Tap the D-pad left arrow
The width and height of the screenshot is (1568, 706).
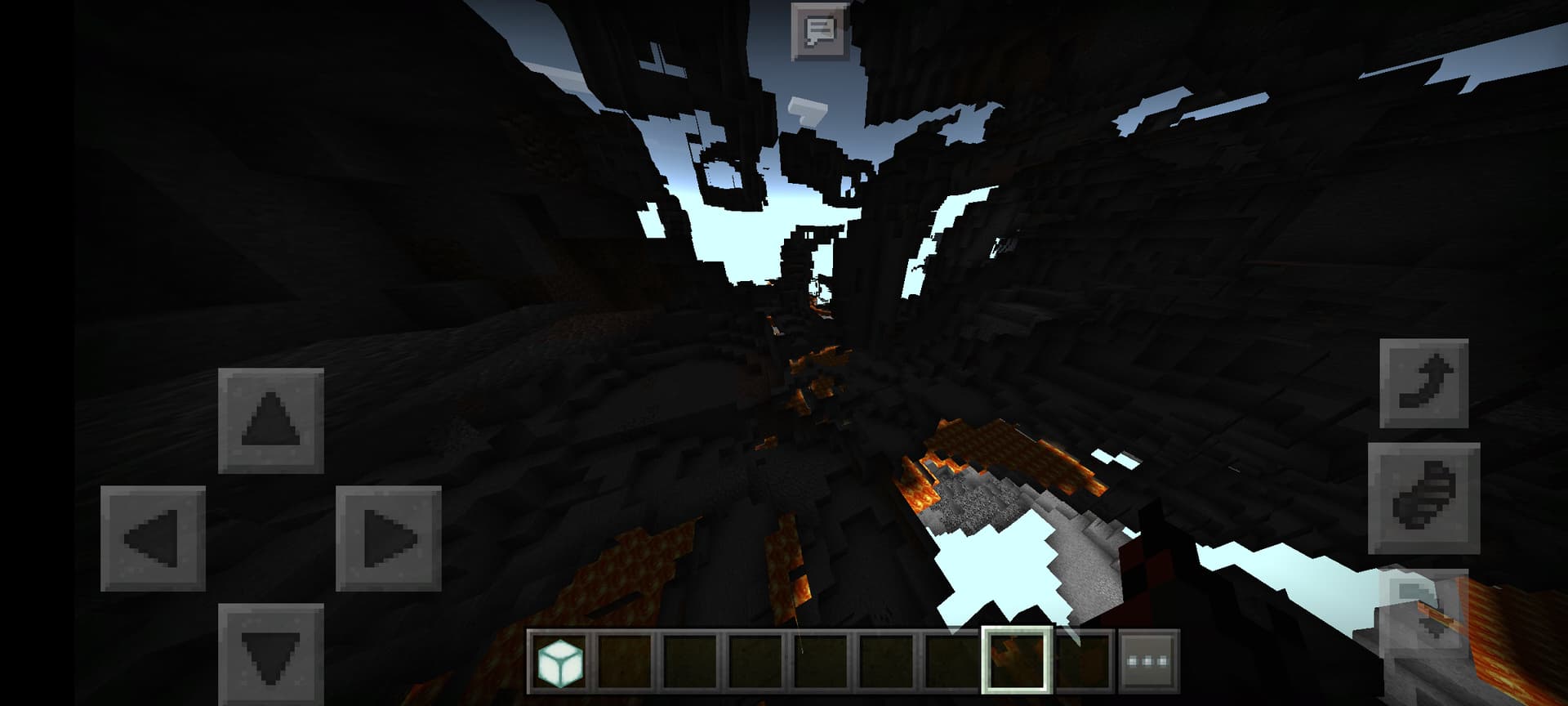click(x=153, y=538)
